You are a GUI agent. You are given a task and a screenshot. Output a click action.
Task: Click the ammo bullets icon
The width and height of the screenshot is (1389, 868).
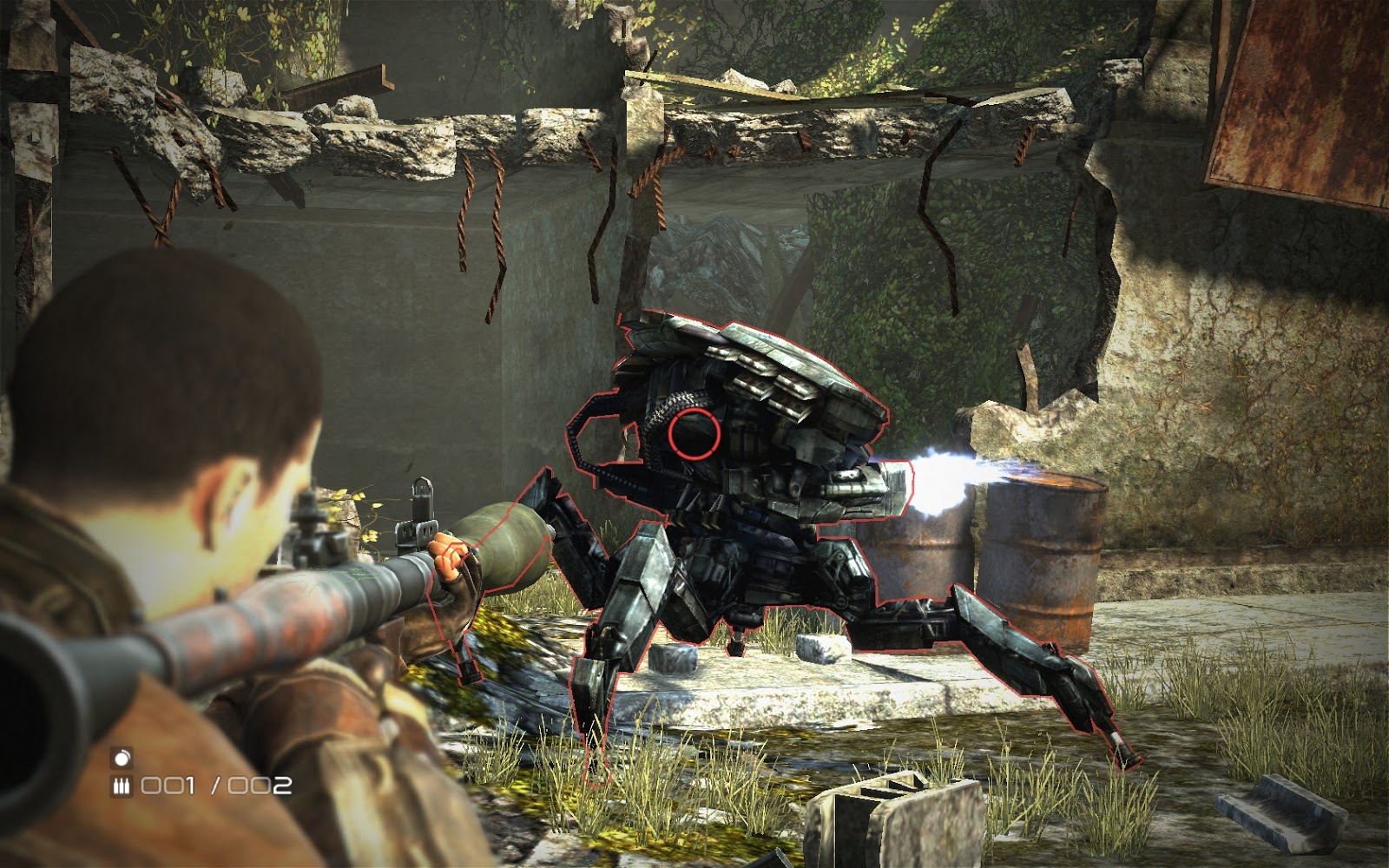[x=122, y=786]
